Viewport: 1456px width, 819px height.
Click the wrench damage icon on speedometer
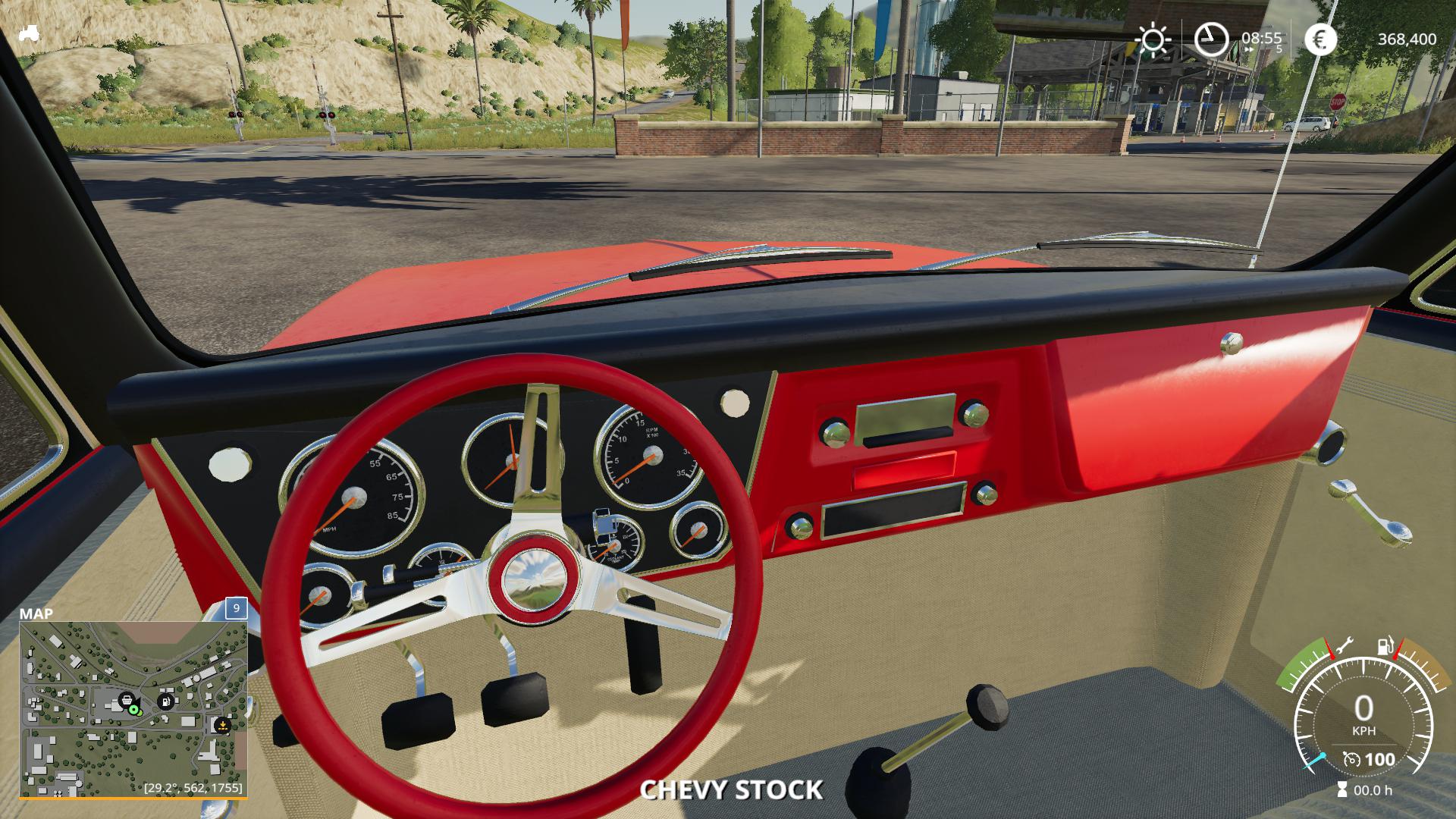click(1343, 645)
